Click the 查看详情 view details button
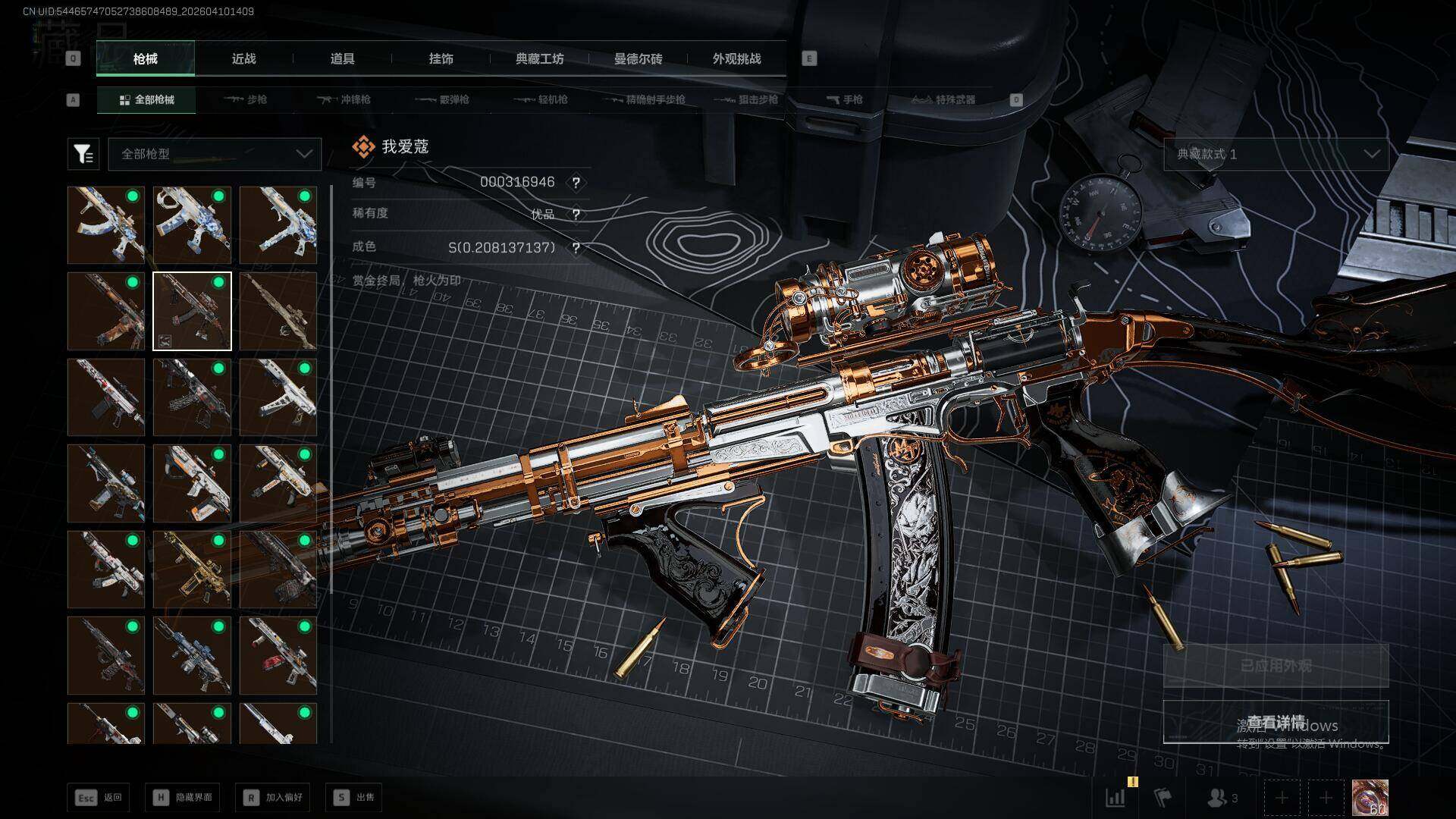The image size is (1456, 819). pyautogui.click(x=1276, y=722)
